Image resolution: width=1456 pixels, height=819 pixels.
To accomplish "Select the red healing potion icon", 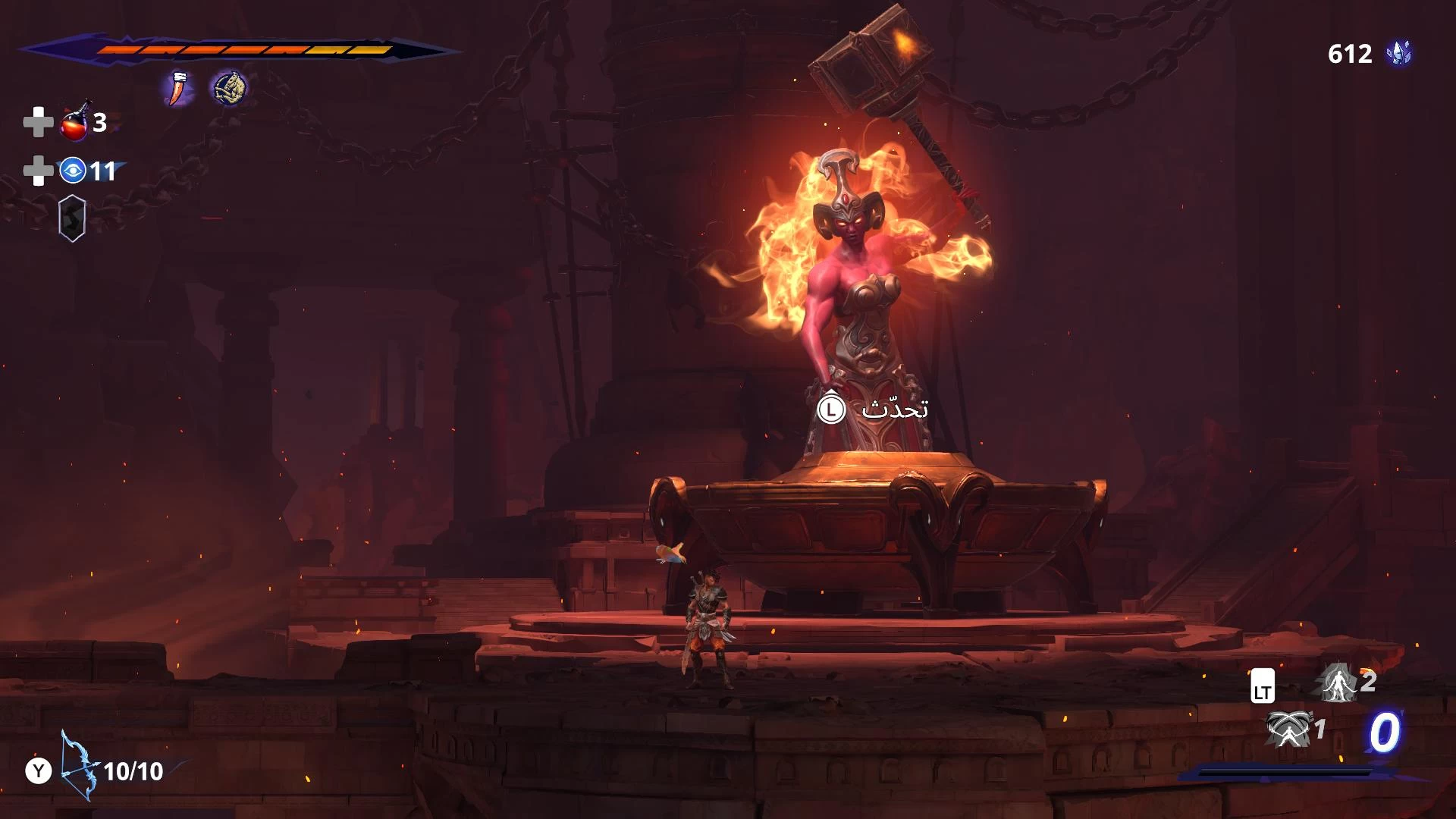I will tap(75, 122).
